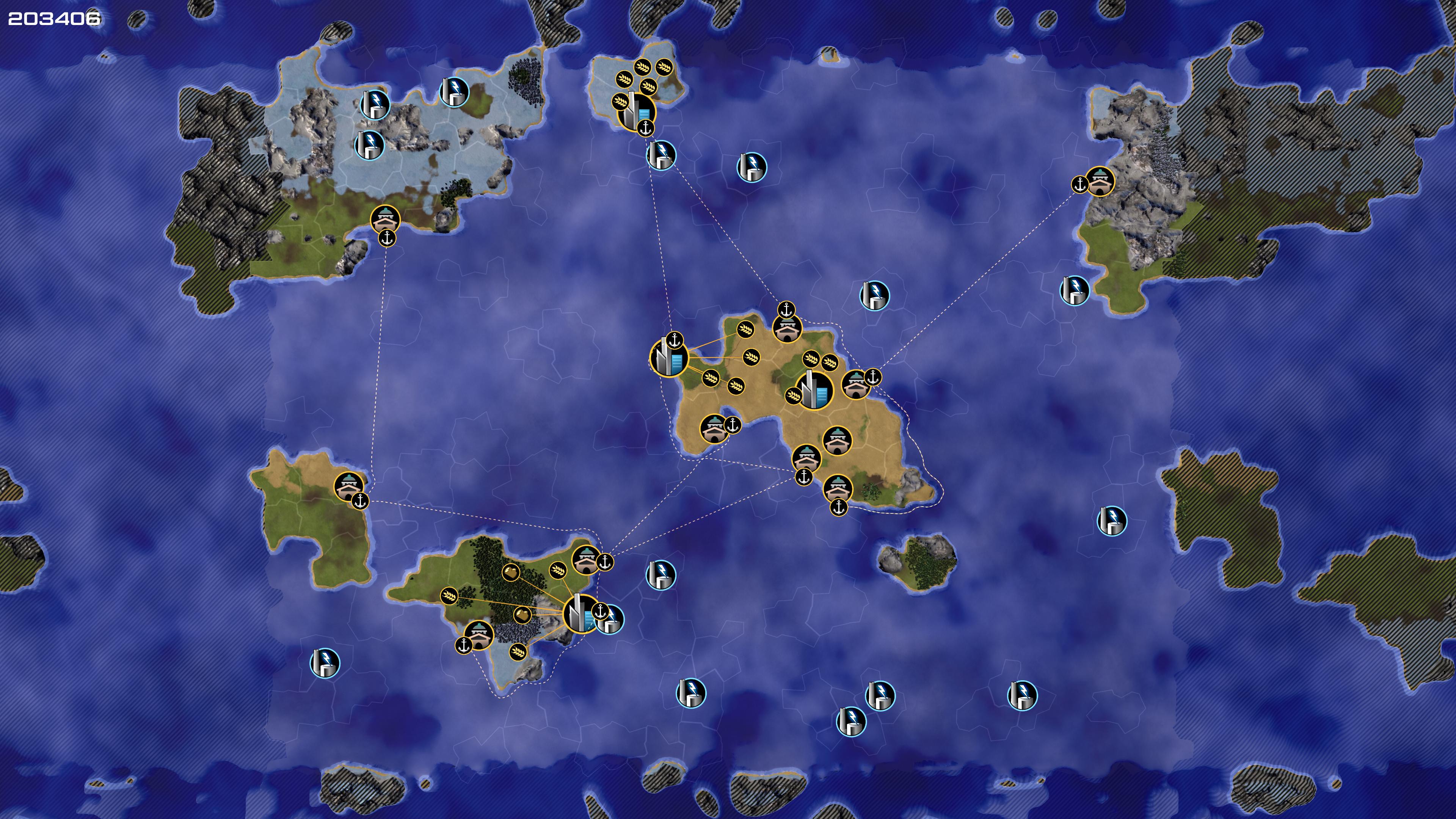
Task: Click the anchor badge on the western island town
Action: tap(360, 501)
